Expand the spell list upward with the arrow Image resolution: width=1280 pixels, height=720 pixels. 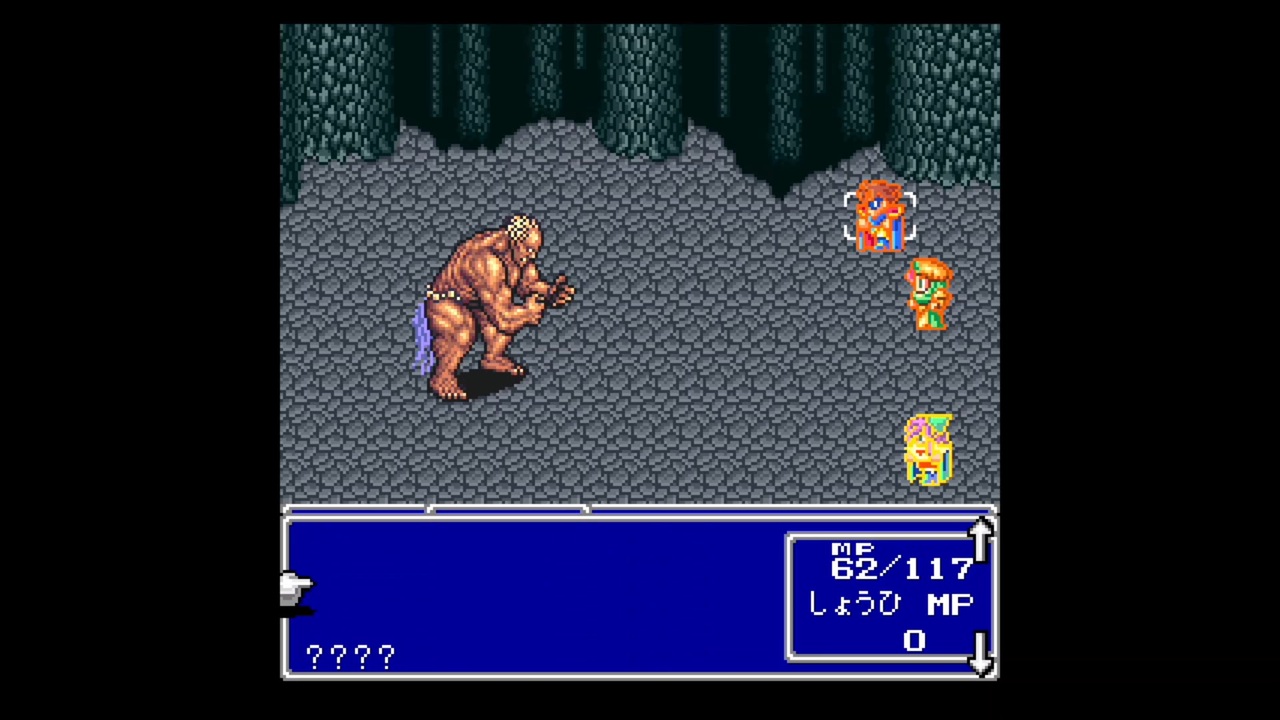point(980,540)
